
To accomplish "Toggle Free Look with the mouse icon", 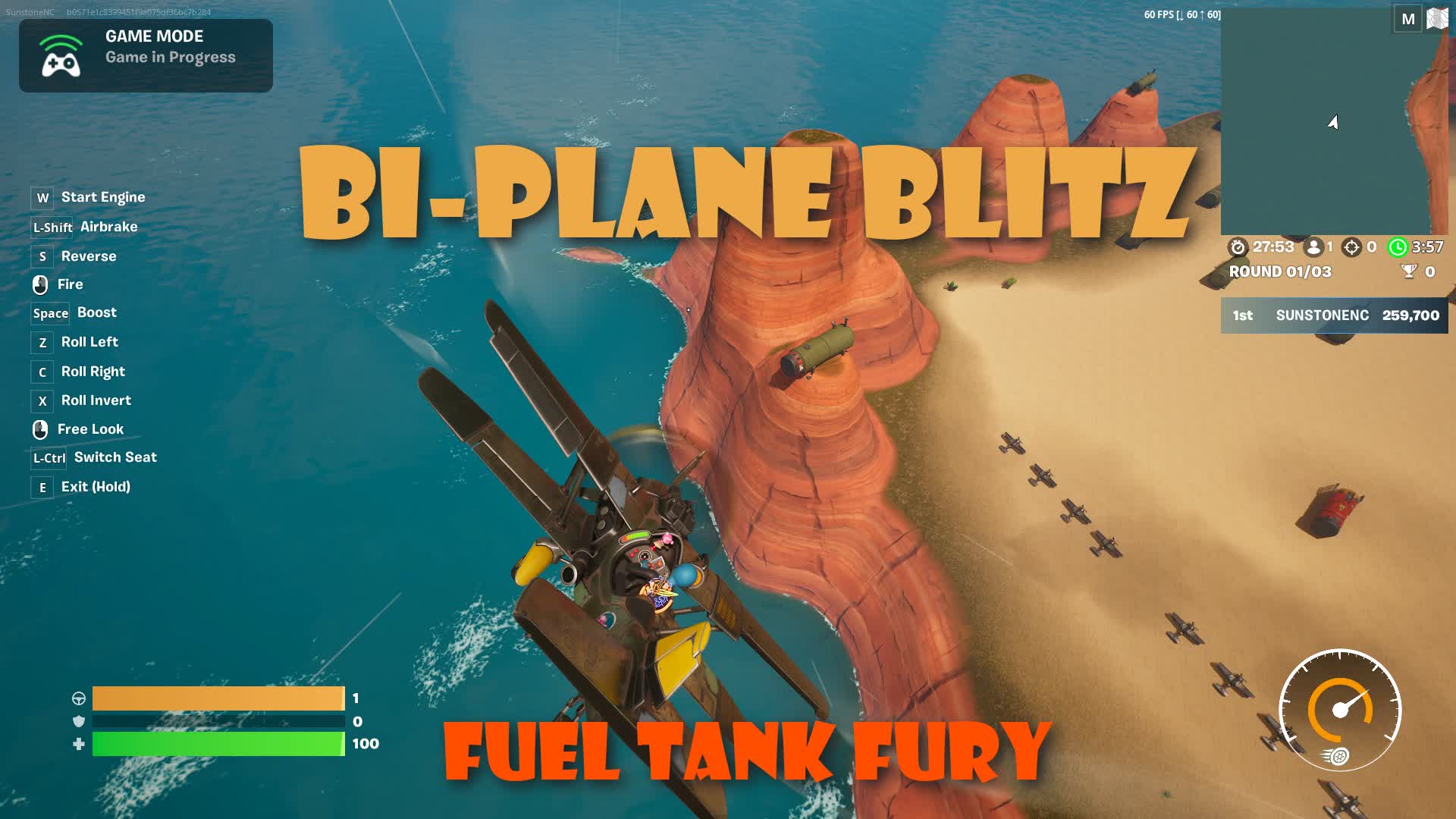I will (x=40, y=428).
